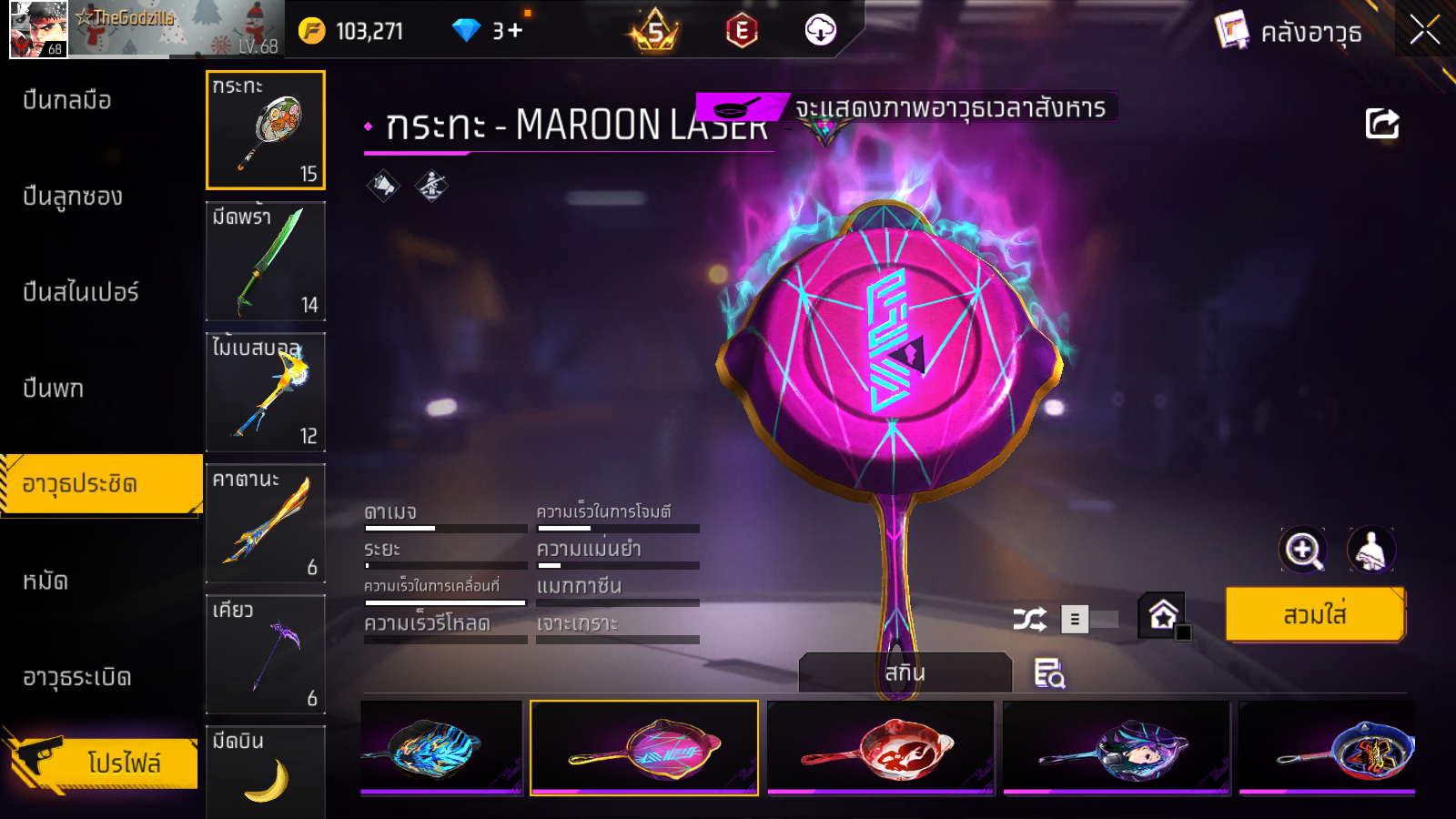1456x819 pixels.
Task: Choose the ไม้เบสบอล bat weapon tile
Action: (x=266, y=392)
